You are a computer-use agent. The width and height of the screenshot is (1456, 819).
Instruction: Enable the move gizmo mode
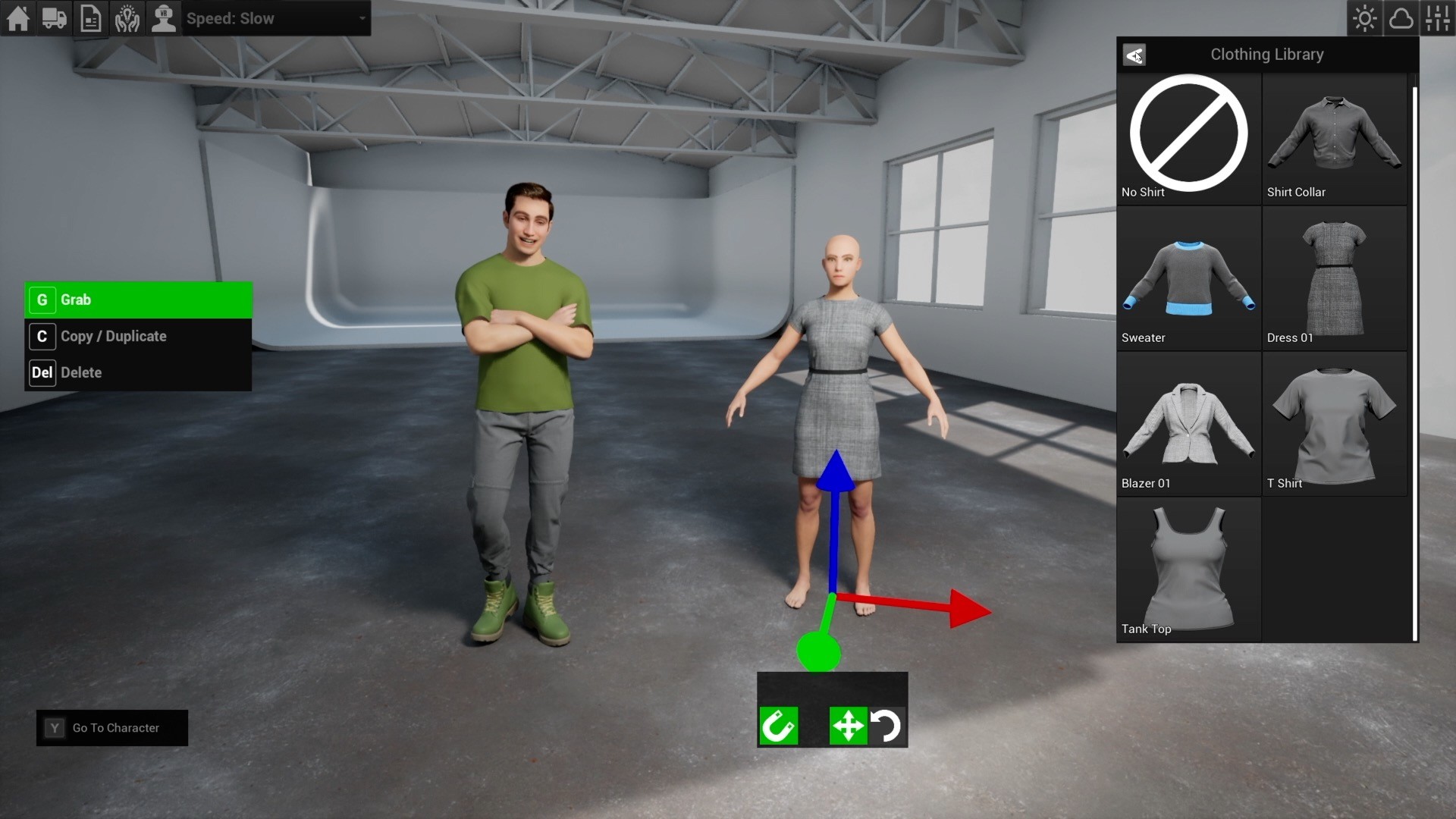(848, 726)
